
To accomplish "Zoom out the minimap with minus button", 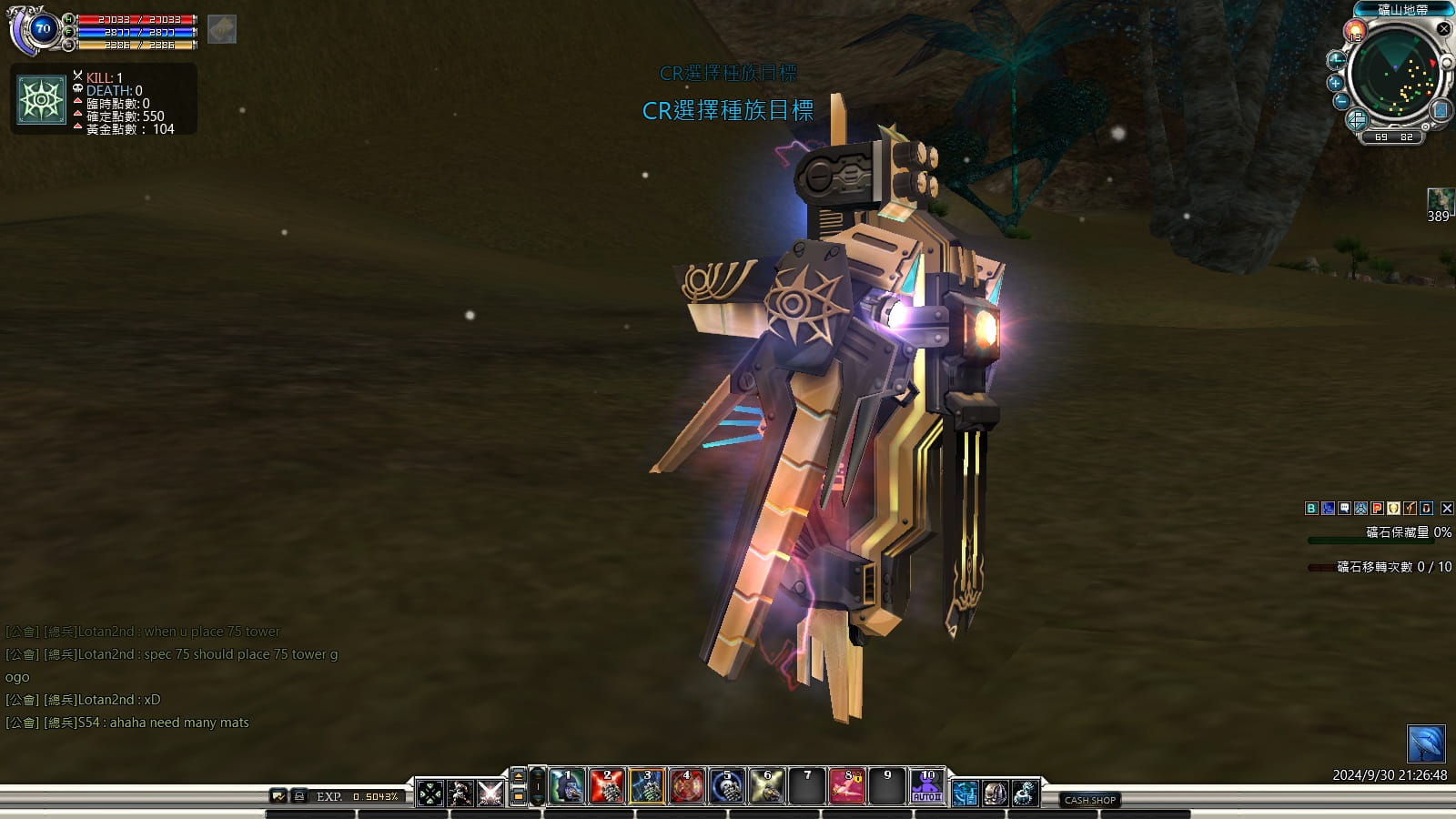I will 1340,102.
